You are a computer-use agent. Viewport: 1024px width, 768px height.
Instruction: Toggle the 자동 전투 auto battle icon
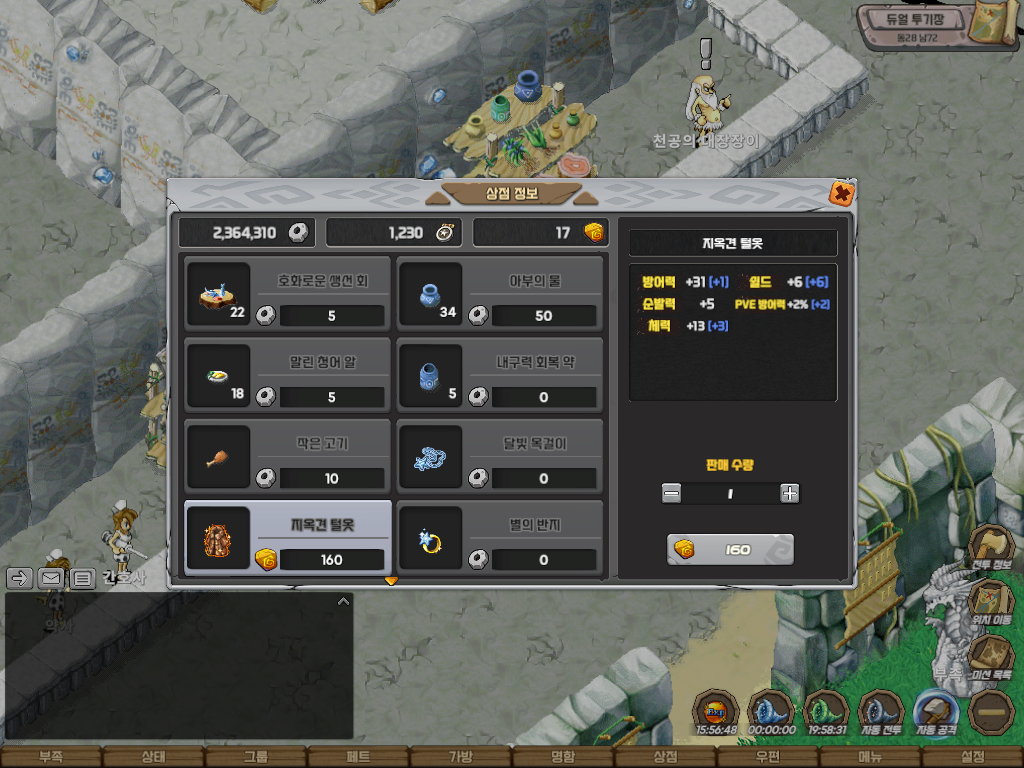click(881, 712)
